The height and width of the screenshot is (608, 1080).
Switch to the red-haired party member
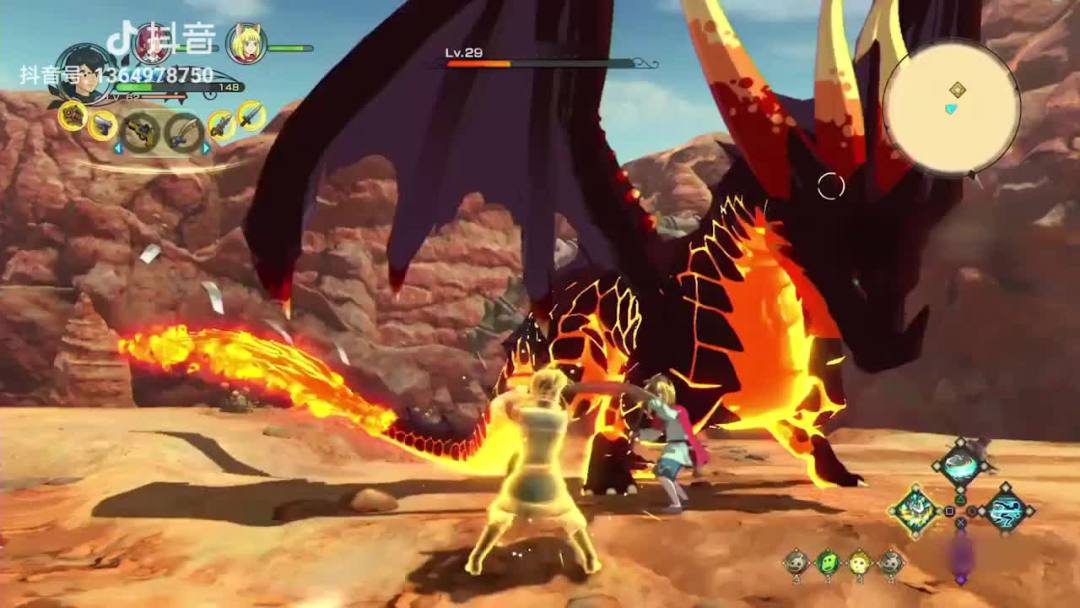(x=152, y=42)
